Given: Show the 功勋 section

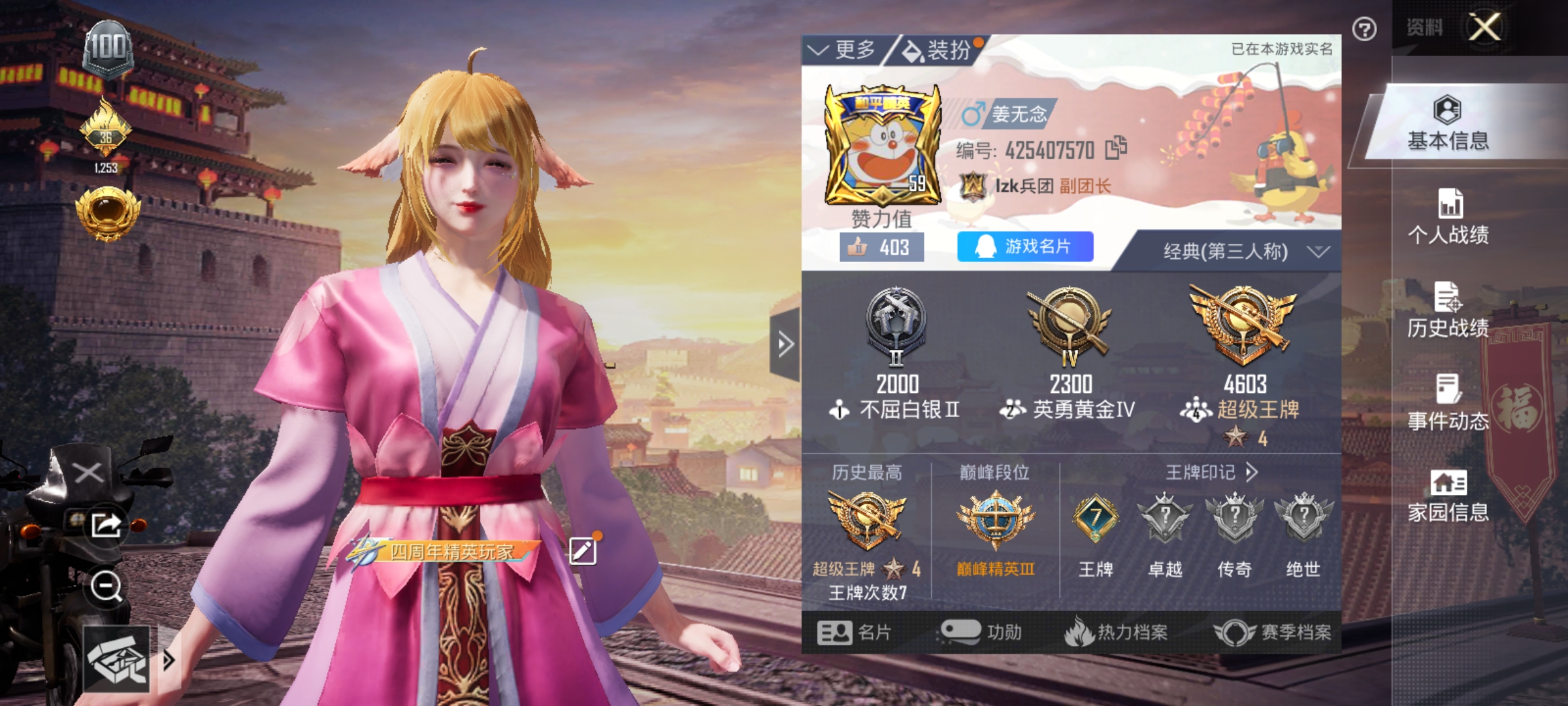Looking at the screenshot, I should click(981, 632).
